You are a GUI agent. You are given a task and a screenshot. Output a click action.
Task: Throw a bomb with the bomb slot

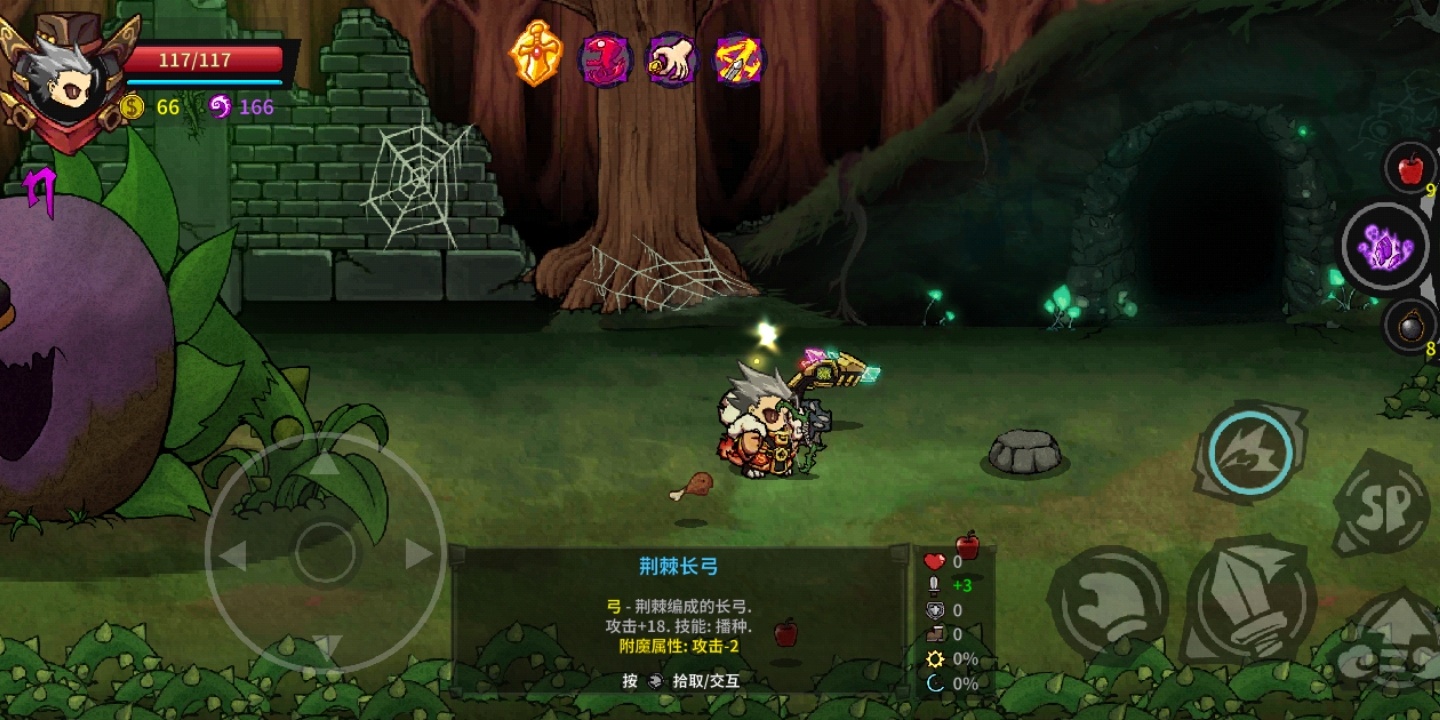1410,326
